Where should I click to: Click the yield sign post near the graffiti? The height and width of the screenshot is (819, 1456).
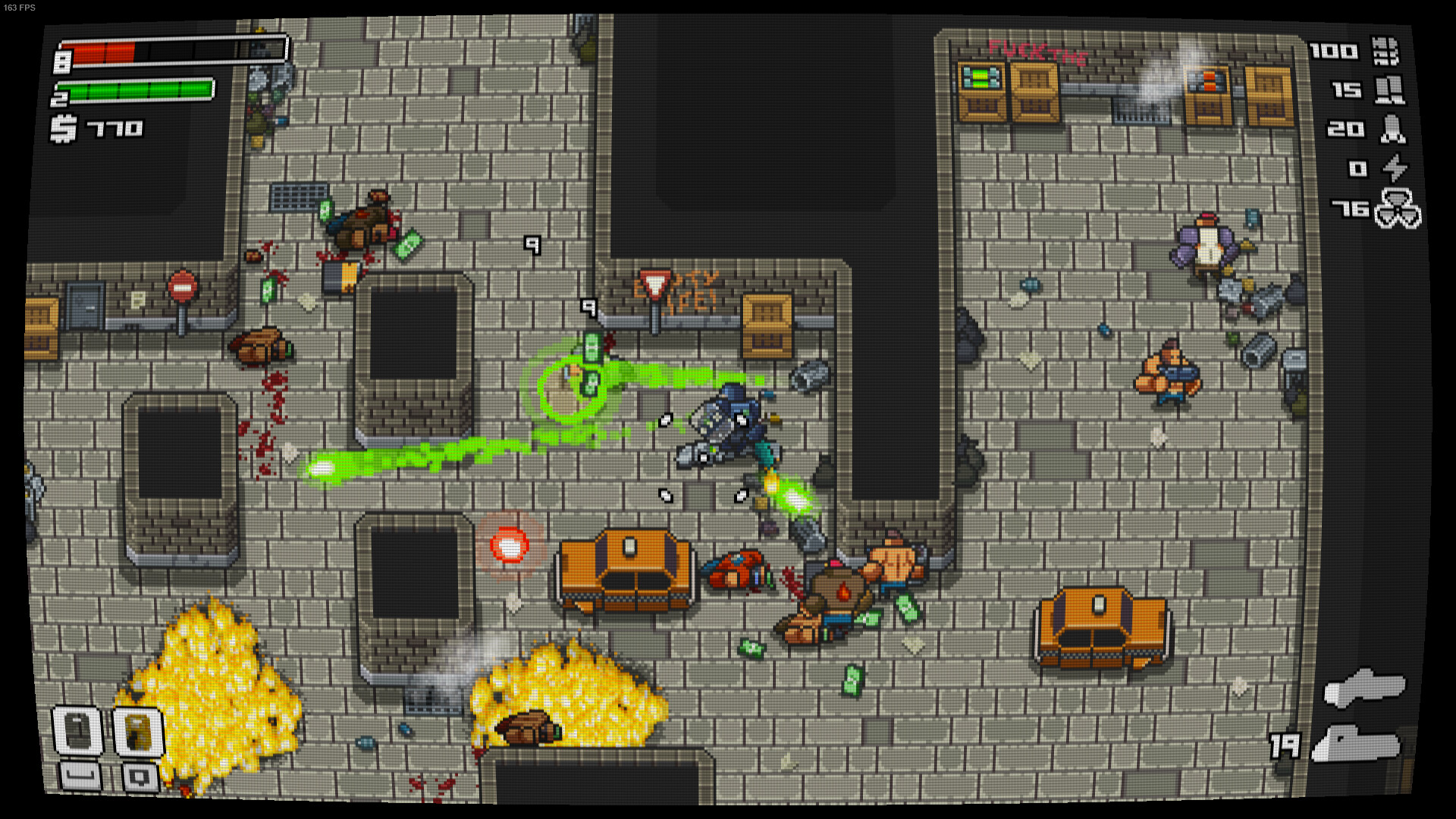point(657,286)
